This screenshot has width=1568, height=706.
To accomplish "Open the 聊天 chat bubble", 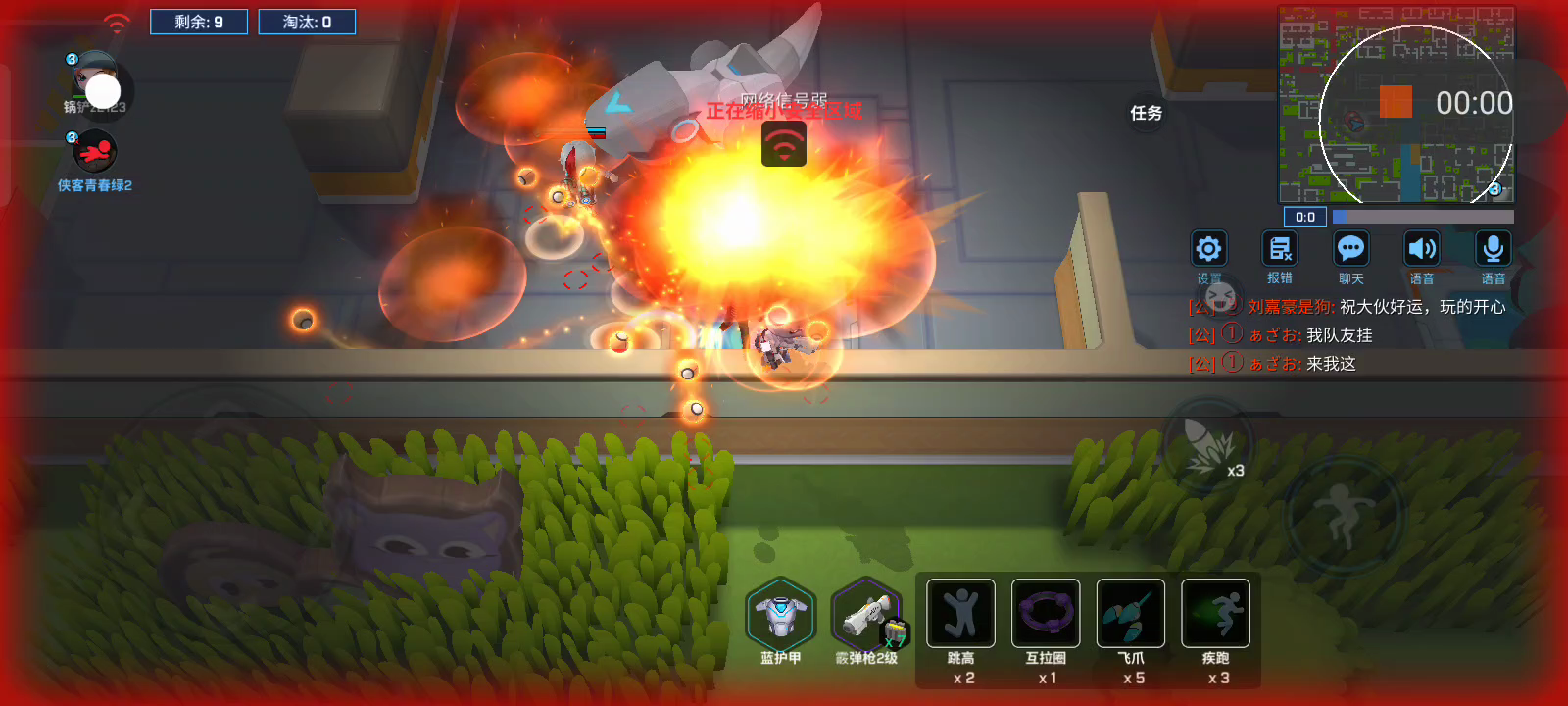I will 1351,249.
